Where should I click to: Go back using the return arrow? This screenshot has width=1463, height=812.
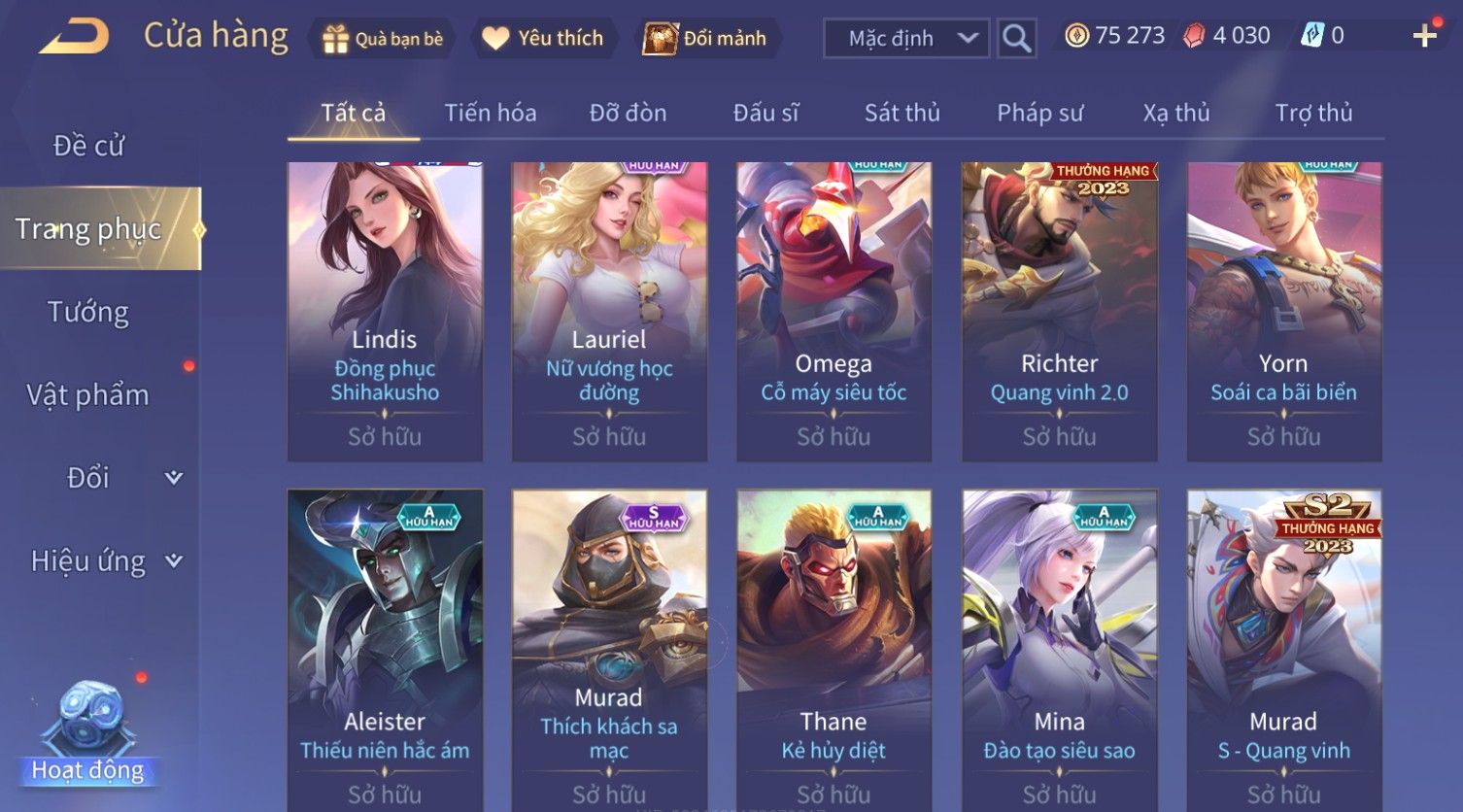74,38
